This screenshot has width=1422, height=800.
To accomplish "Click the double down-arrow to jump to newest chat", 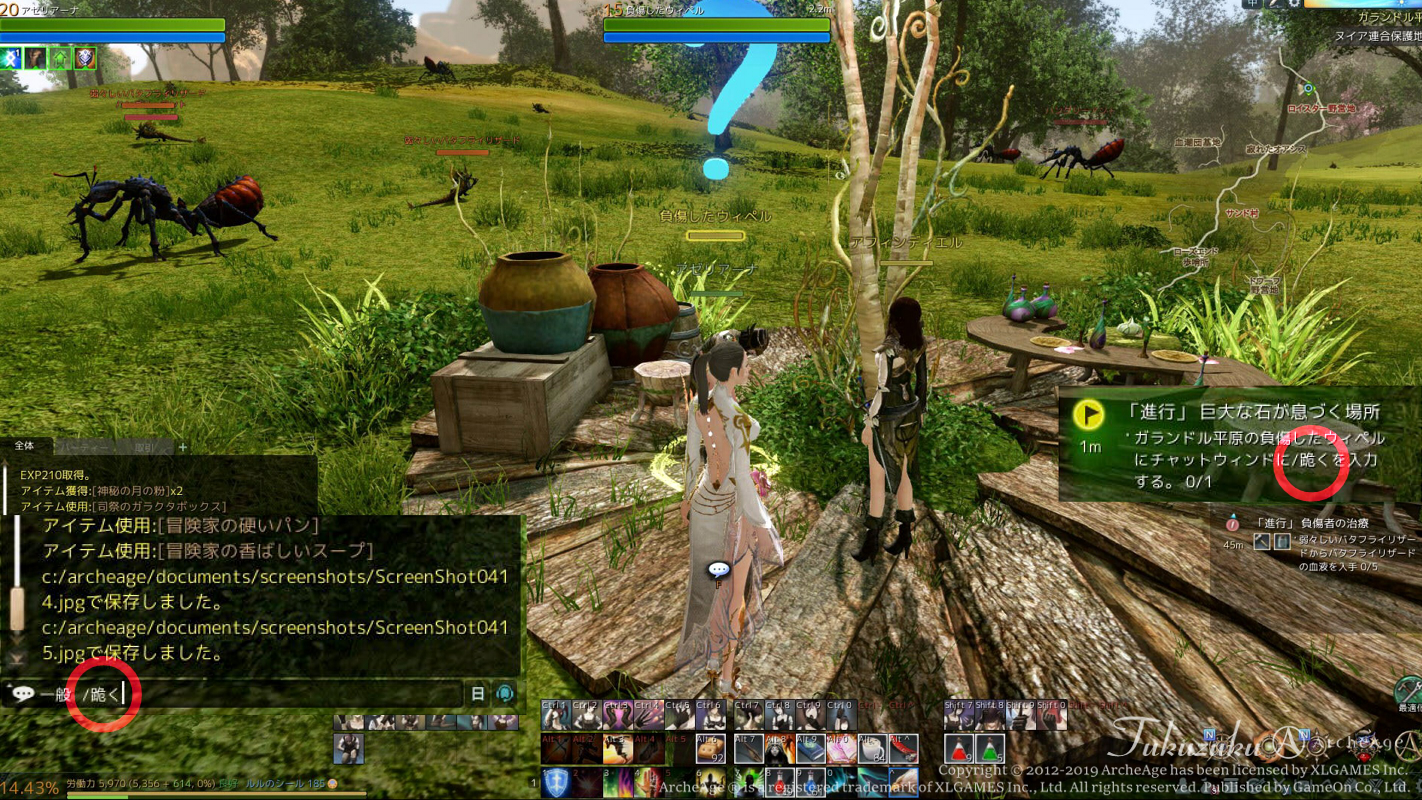I will tap(15, 654).
